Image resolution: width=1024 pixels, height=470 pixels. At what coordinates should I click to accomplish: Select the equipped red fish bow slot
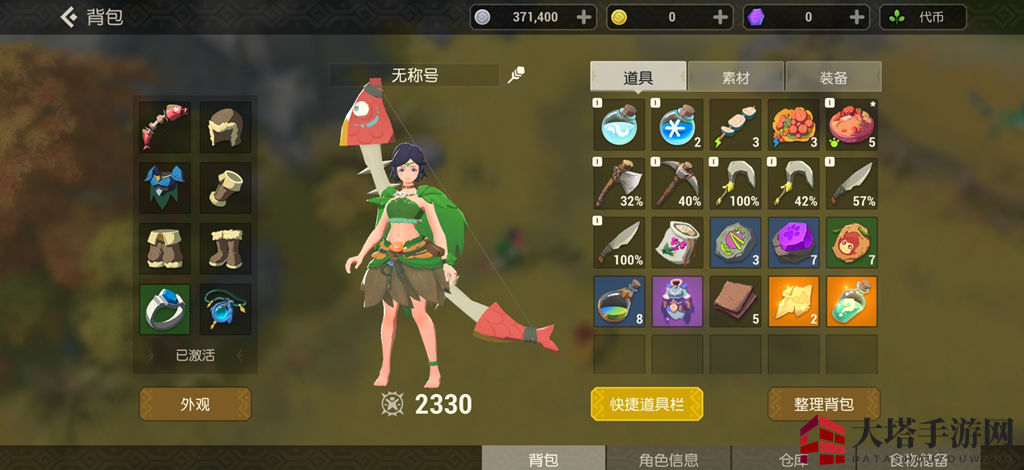(165, 127)
